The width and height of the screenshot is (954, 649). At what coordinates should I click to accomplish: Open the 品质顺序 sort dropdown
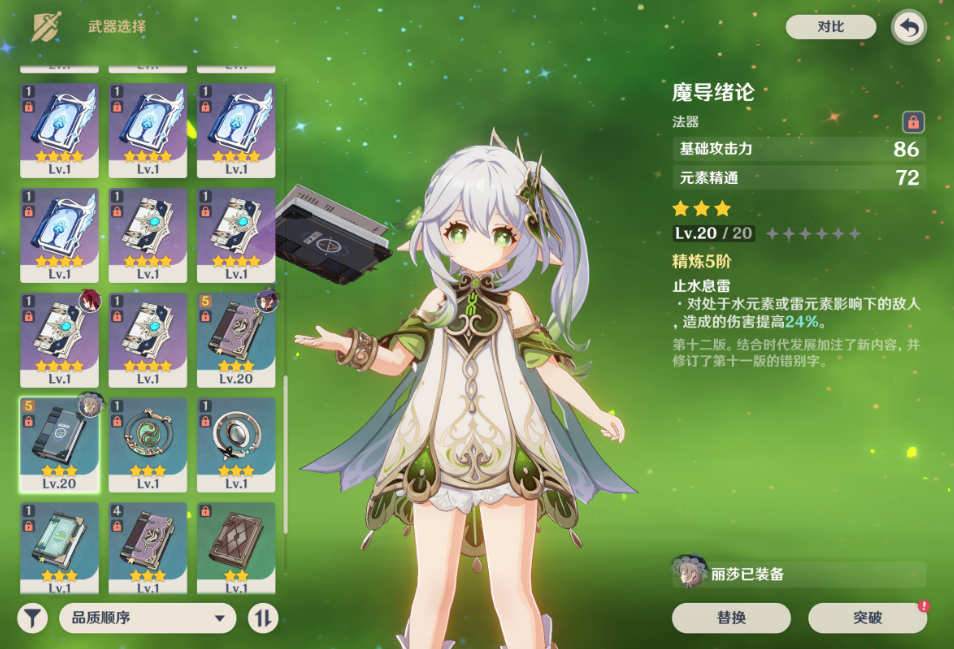click(x=147, y=618)
